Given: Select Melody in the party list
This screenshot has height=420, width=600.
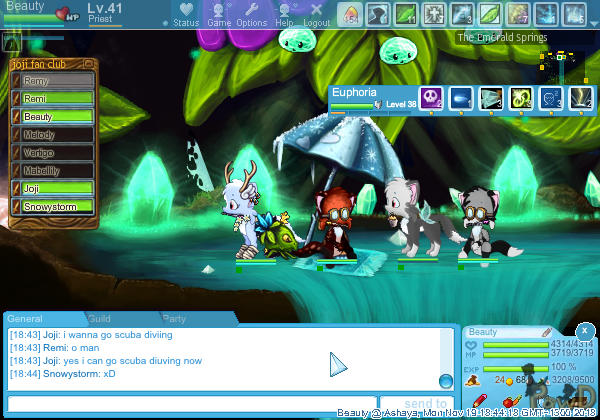Looking at the screenshot, I should [x=56, y=134].
